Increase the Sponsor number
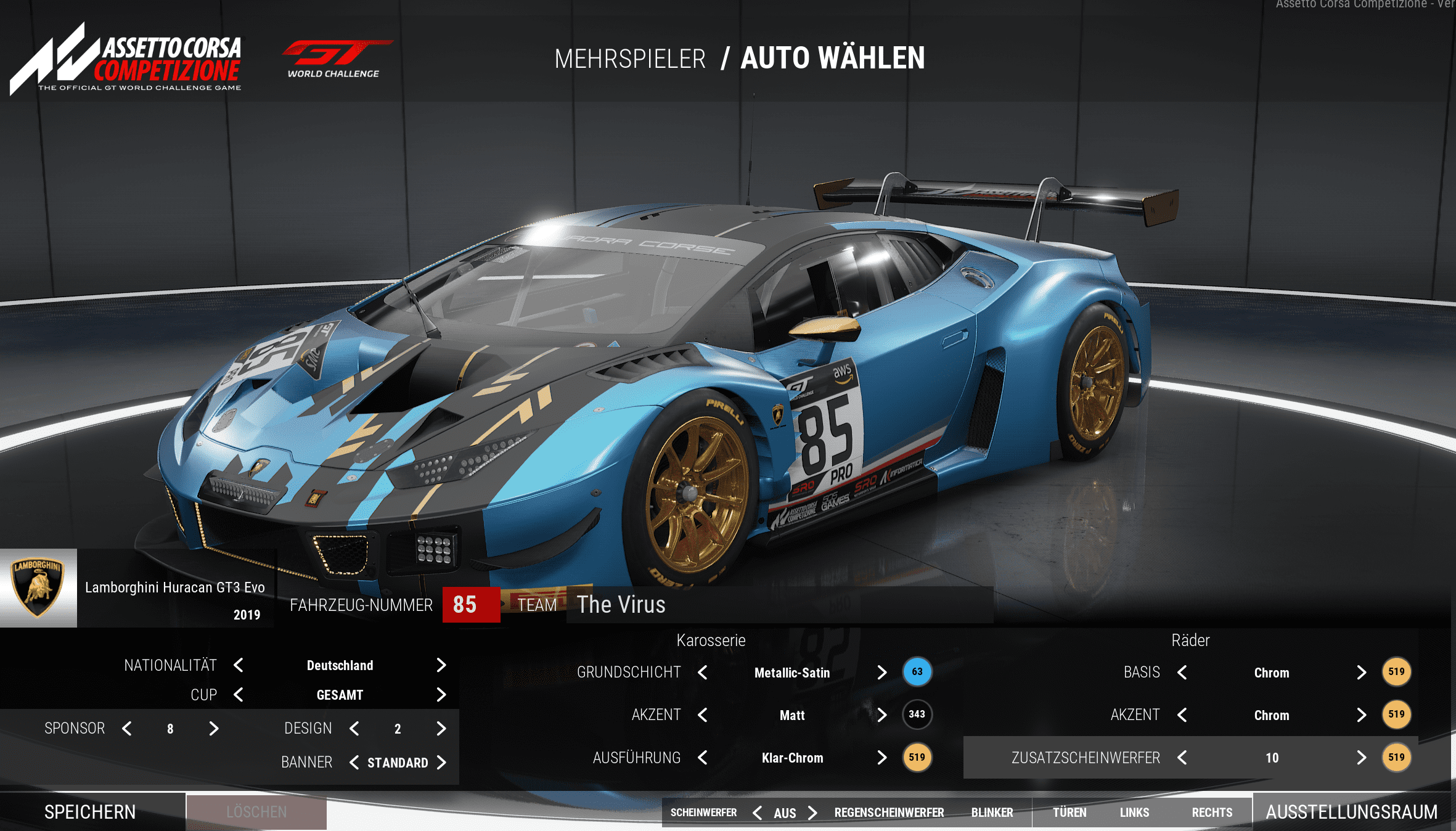This screenshot has height=831, width=1456. tap(213, 729)
